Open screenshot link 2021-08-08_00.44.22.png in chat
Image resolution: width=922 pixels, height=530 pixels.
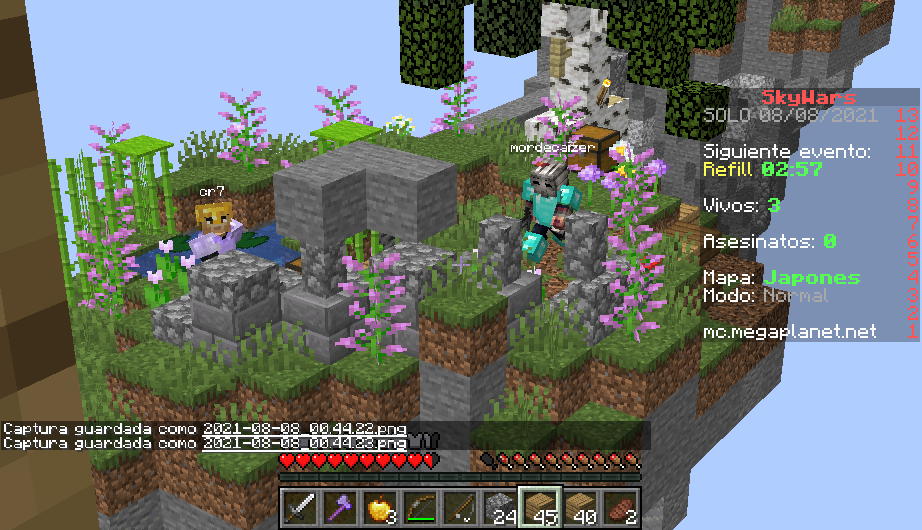click(304, 429)
